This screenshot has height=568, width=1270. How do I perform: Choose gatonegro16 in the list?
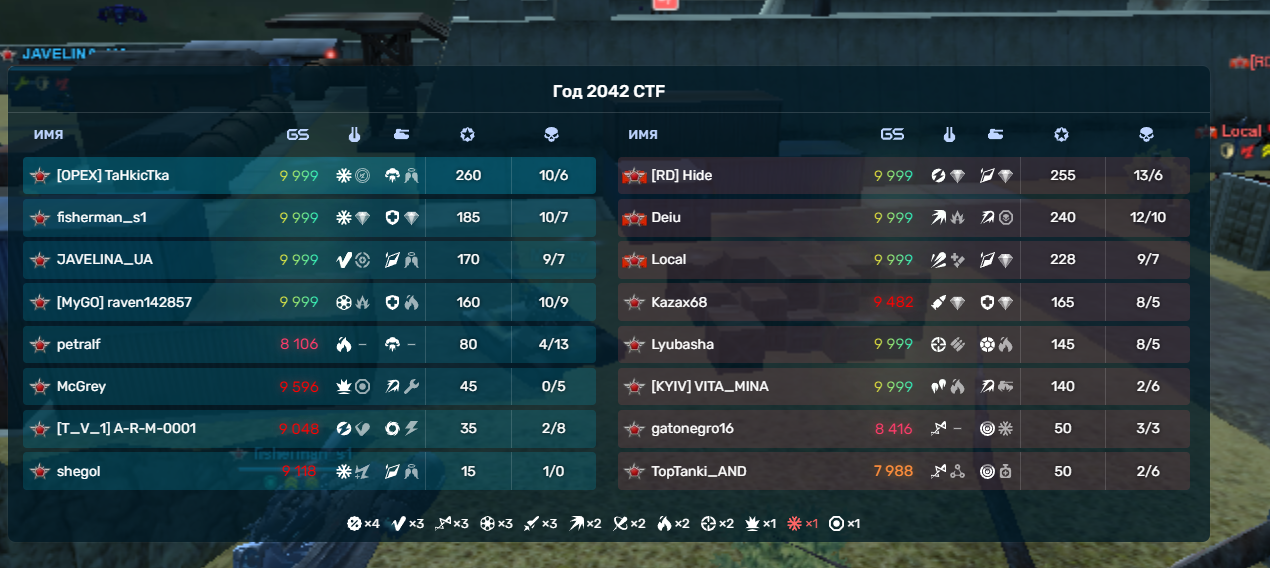pos(692,429)
